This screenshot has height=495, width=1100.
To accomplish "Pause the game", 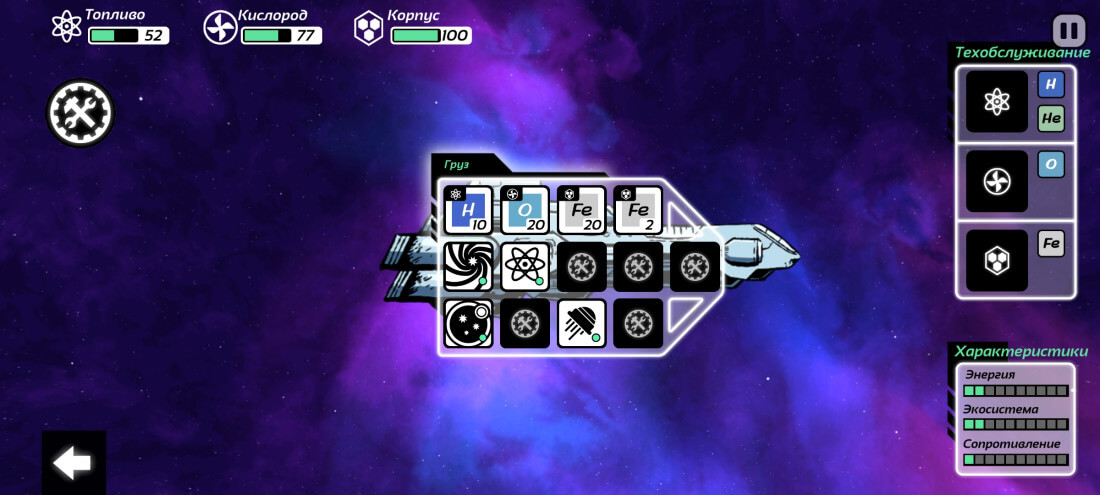I will (x=1069, y=30).
